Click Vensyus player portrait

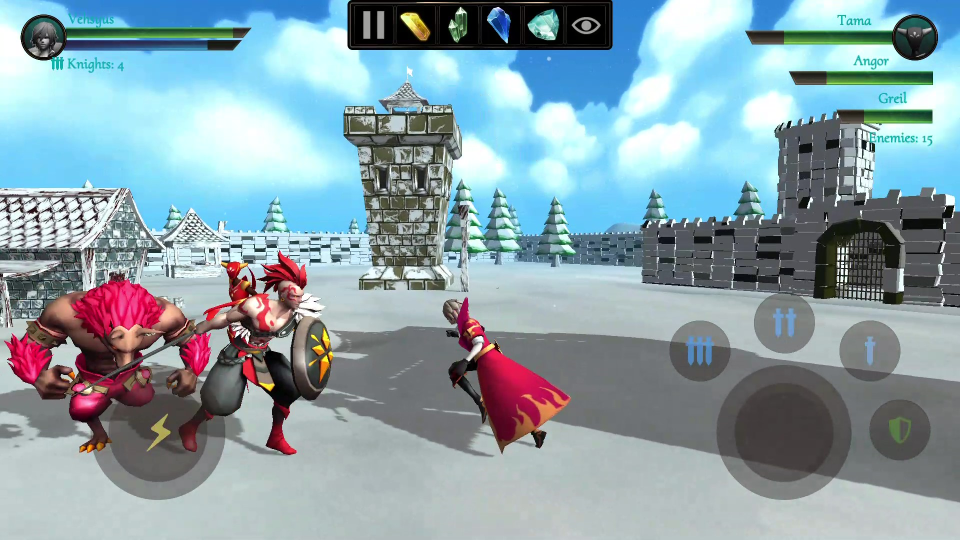point(43,38)
